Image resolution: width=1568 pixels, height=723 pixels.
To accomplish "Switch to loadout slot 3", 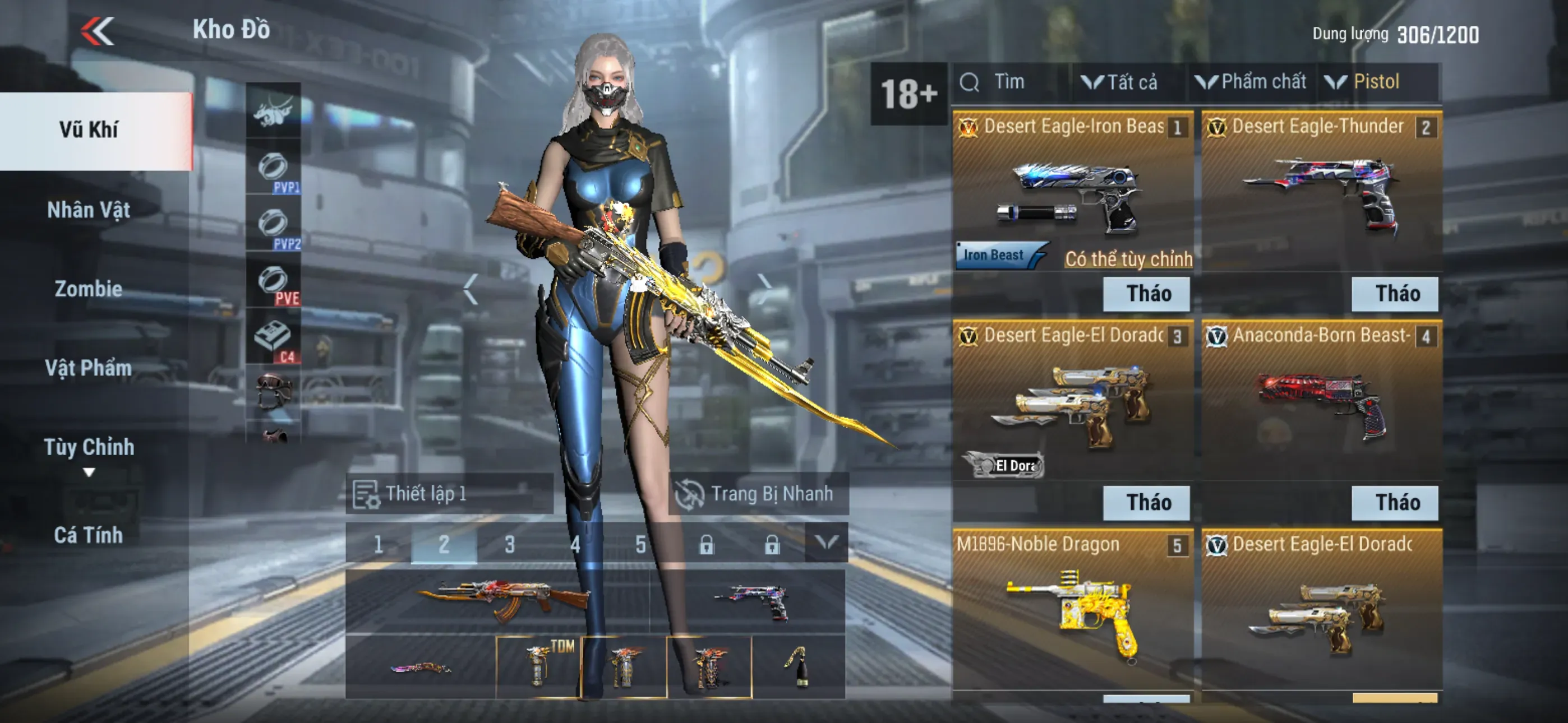I will tap(509, 544).
